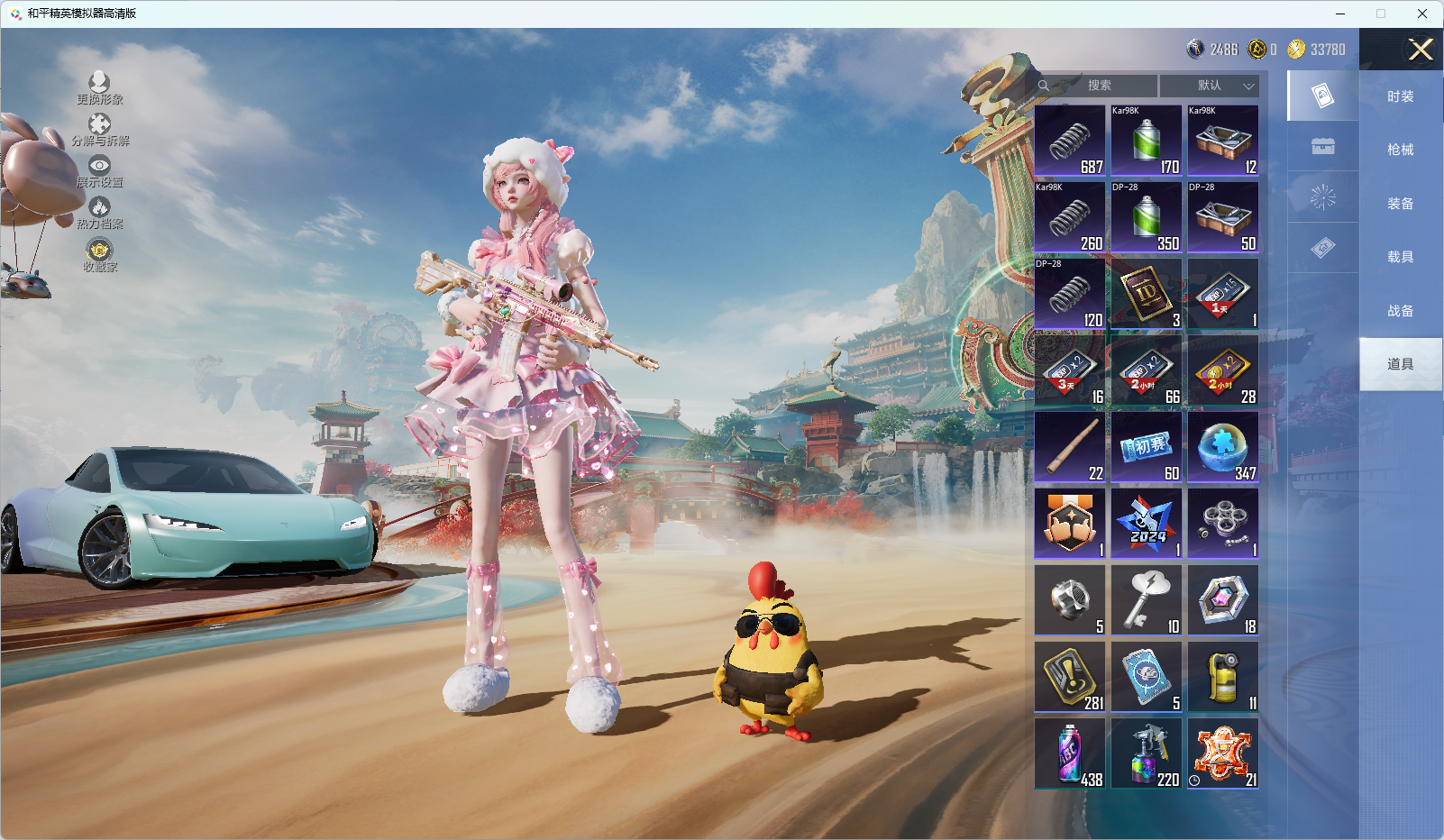Screen dimensions: 1444x840
Task: Open the 收藏家 collector menu
Action: tap(99, 255)
